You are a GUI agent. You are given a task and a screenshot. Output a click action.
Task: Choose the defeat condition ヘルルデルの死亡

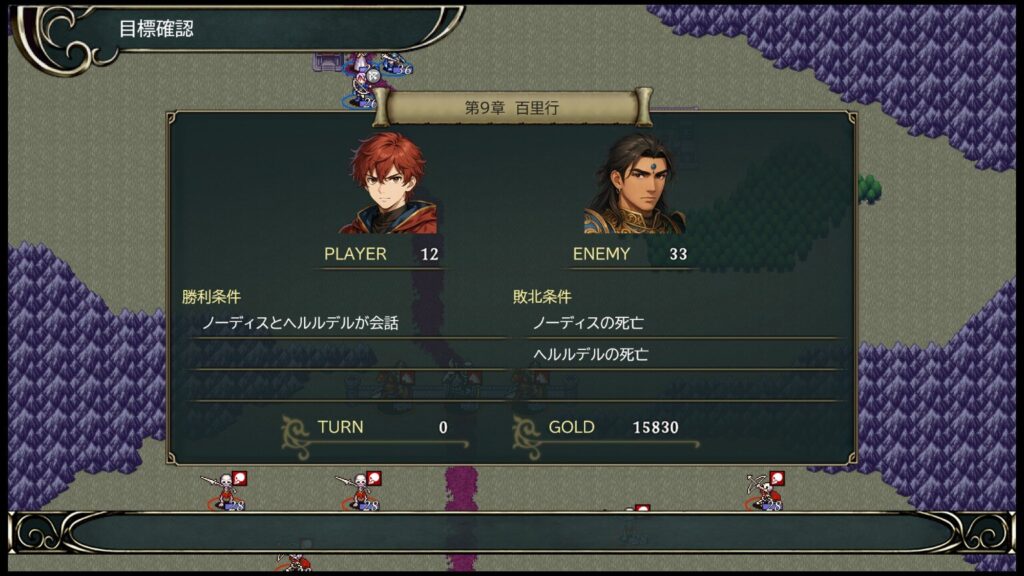[x=594, y=354]
